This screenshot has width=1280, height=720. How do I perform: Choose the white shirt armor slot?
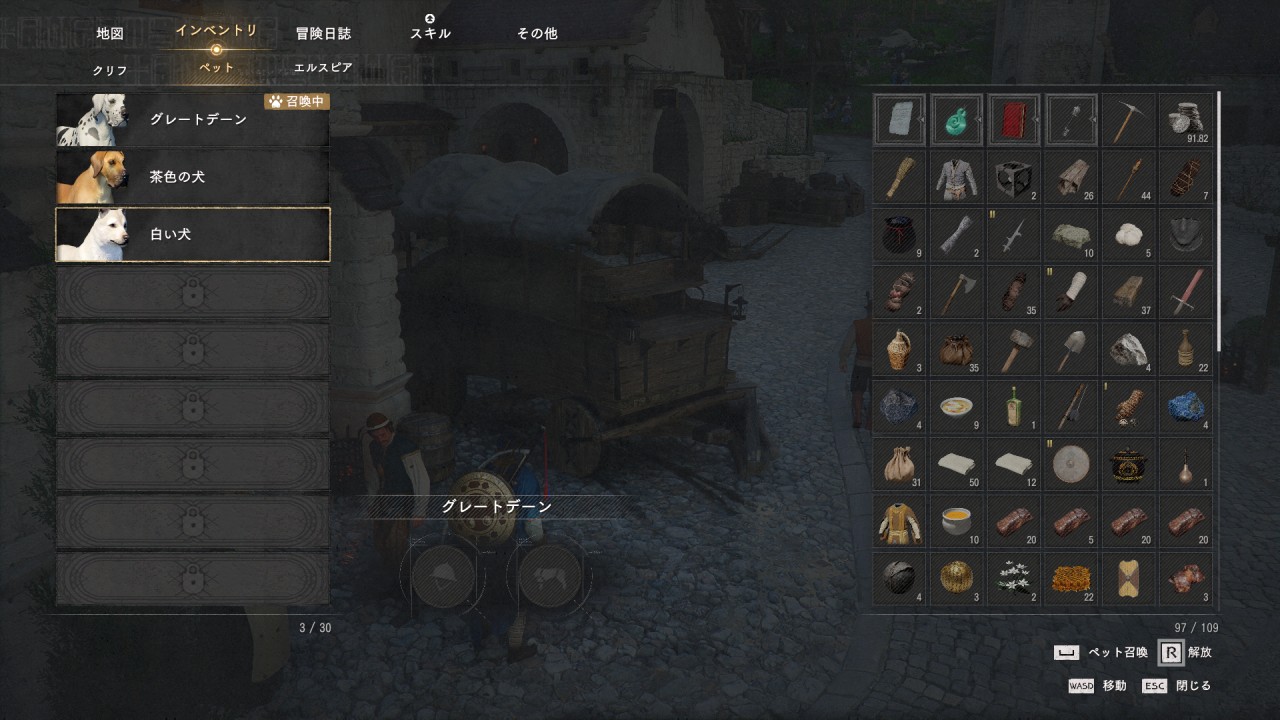click(x=957, y=178)
